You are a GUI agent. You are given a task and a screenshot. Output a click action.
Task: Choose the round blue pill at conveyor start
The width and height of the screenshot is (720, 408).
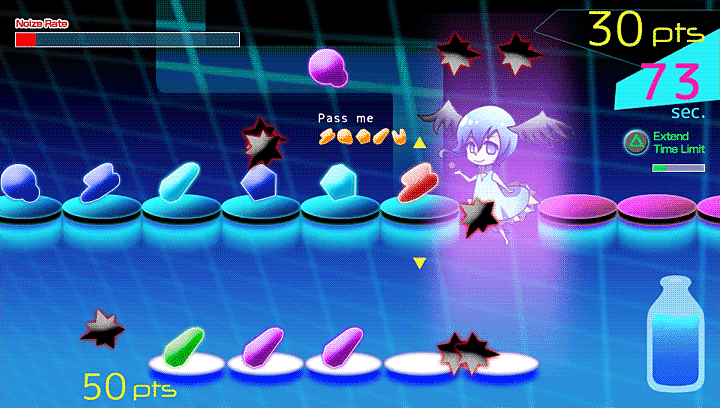(20, 182)
